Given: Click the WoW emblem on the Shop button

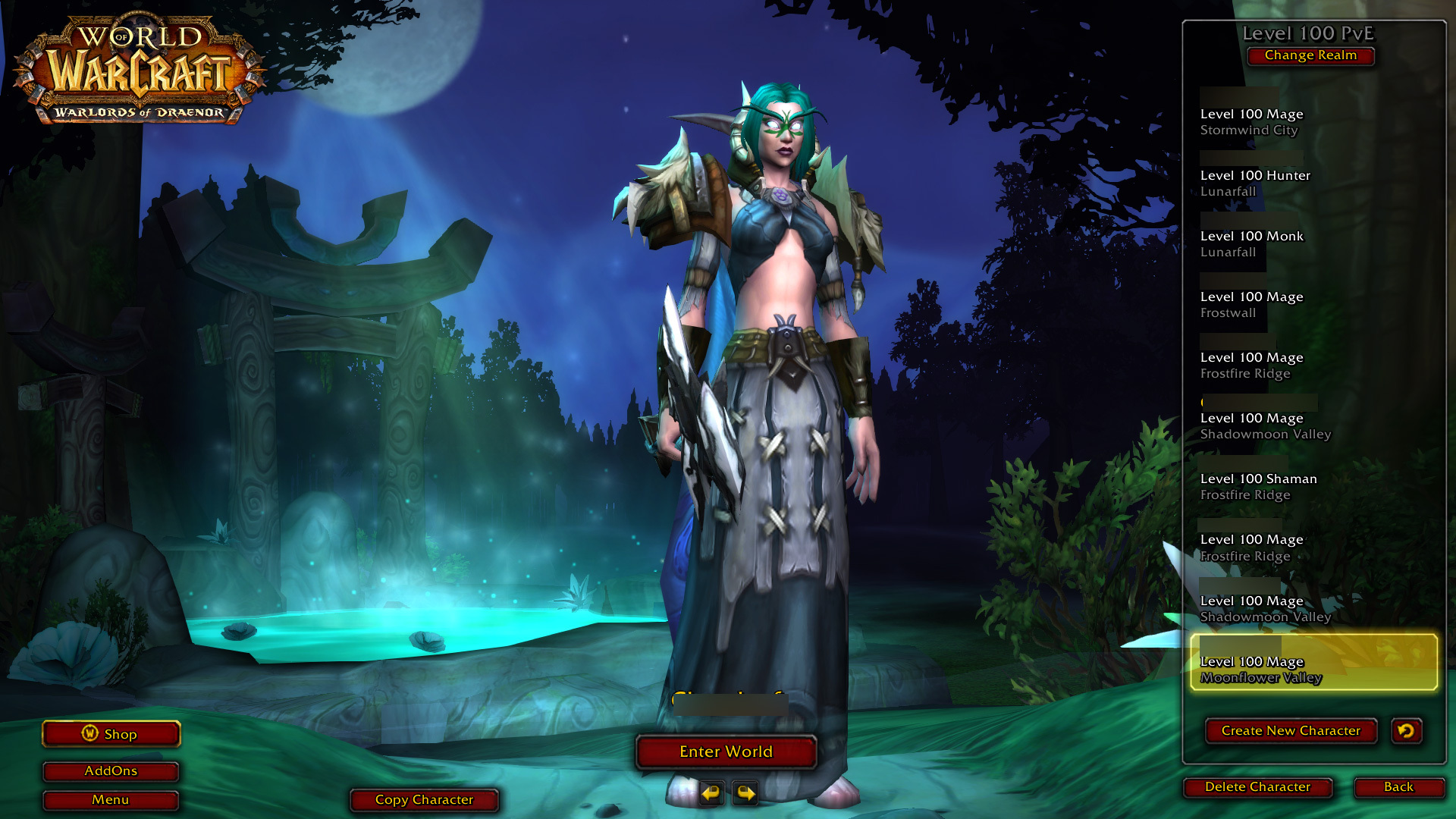Looking at the screenshot, I should [90, 733].
